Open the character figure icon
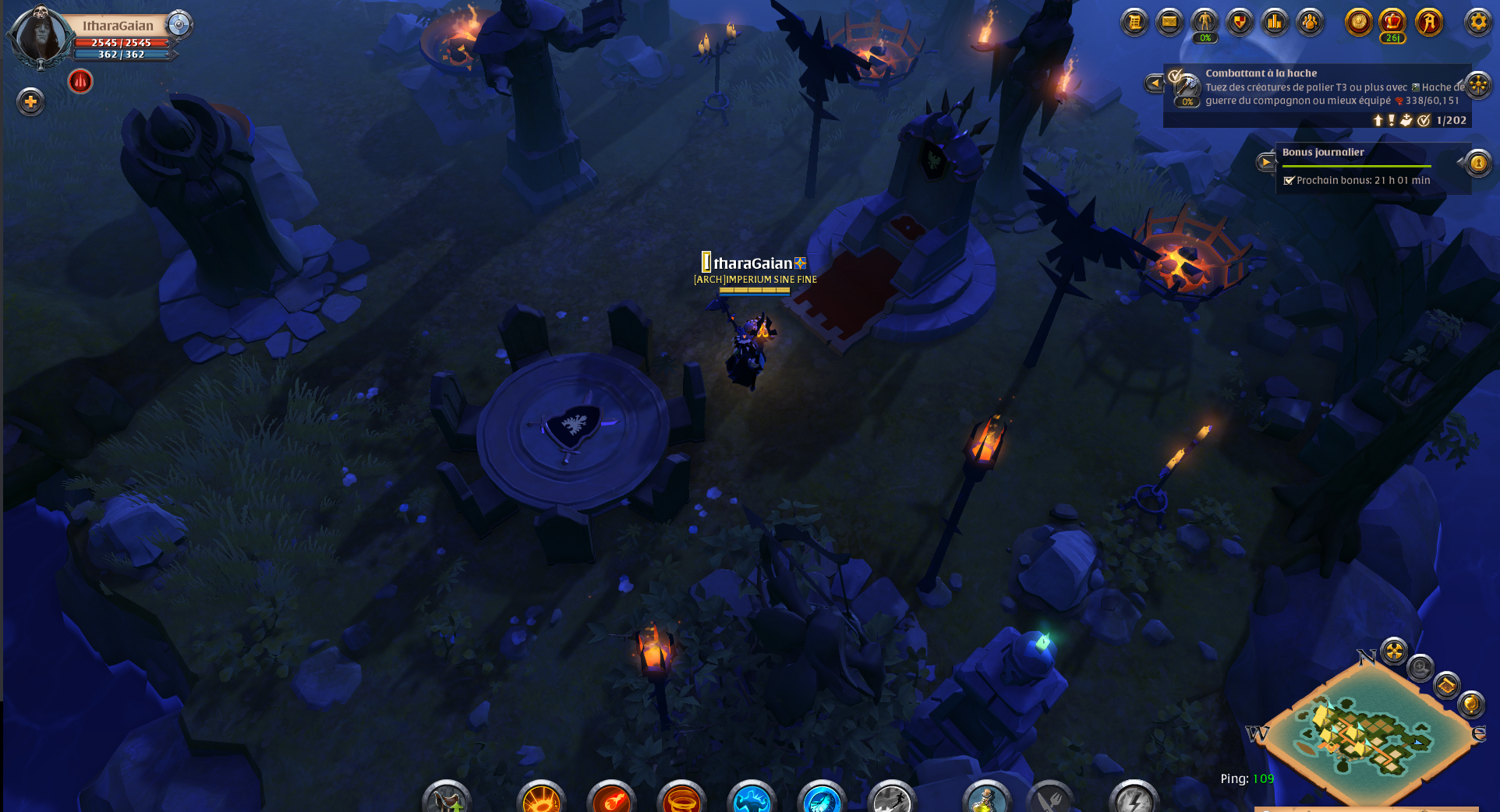1500x812 pixels. coord(1205,22)
